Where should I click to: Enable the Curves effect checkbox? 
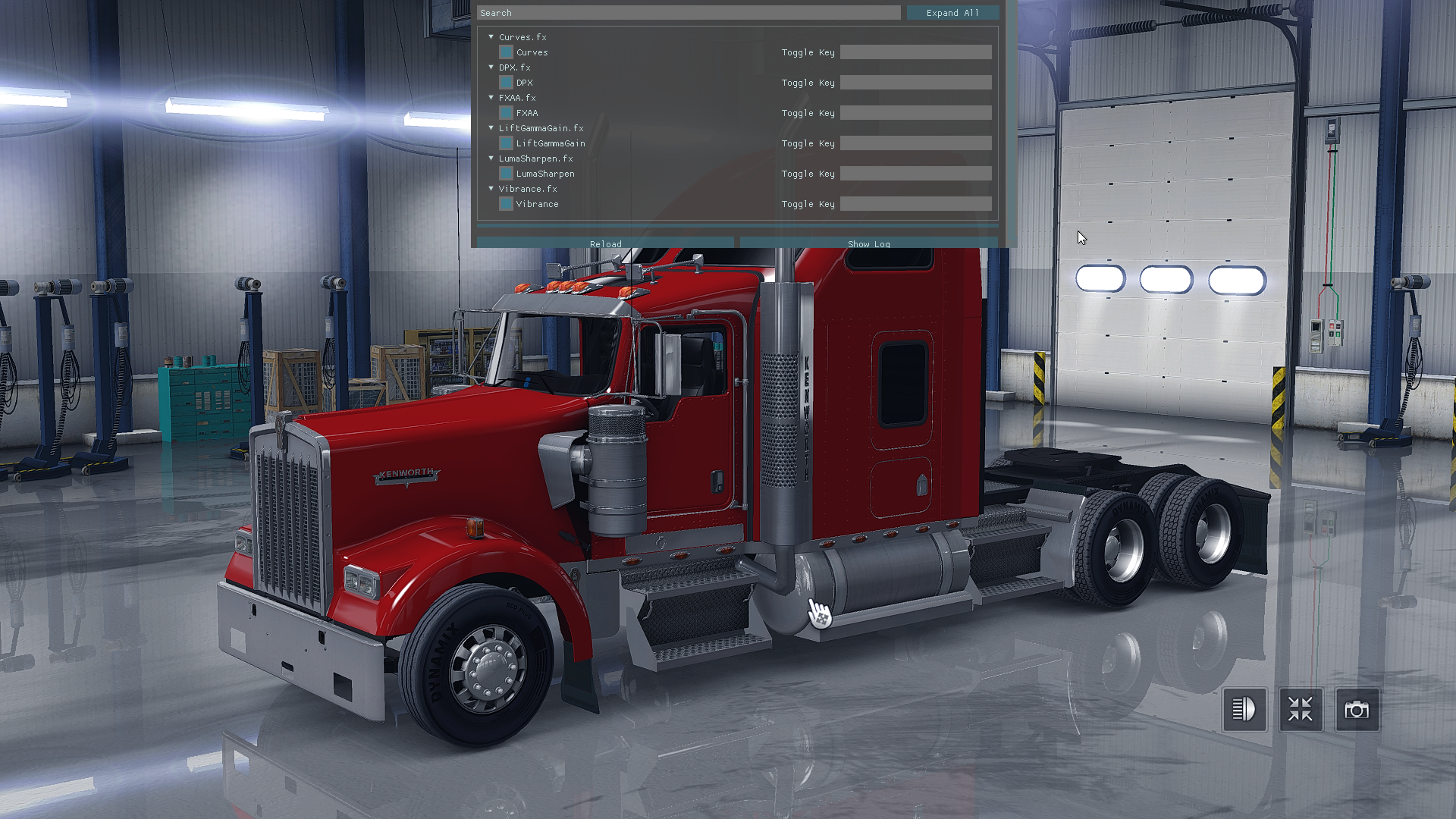point(506,52)
